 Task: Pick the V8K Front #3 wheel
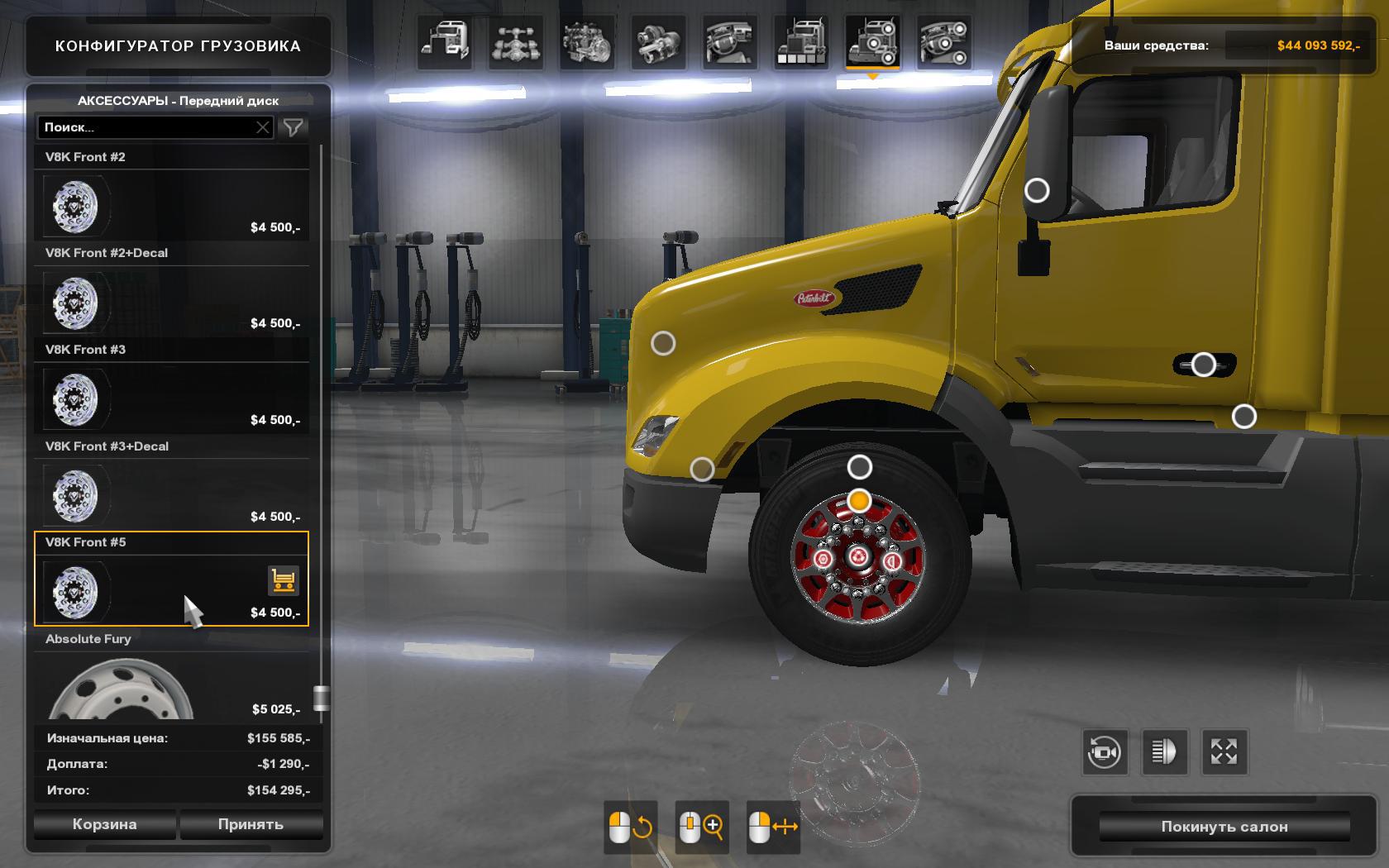tap(171, 399)
